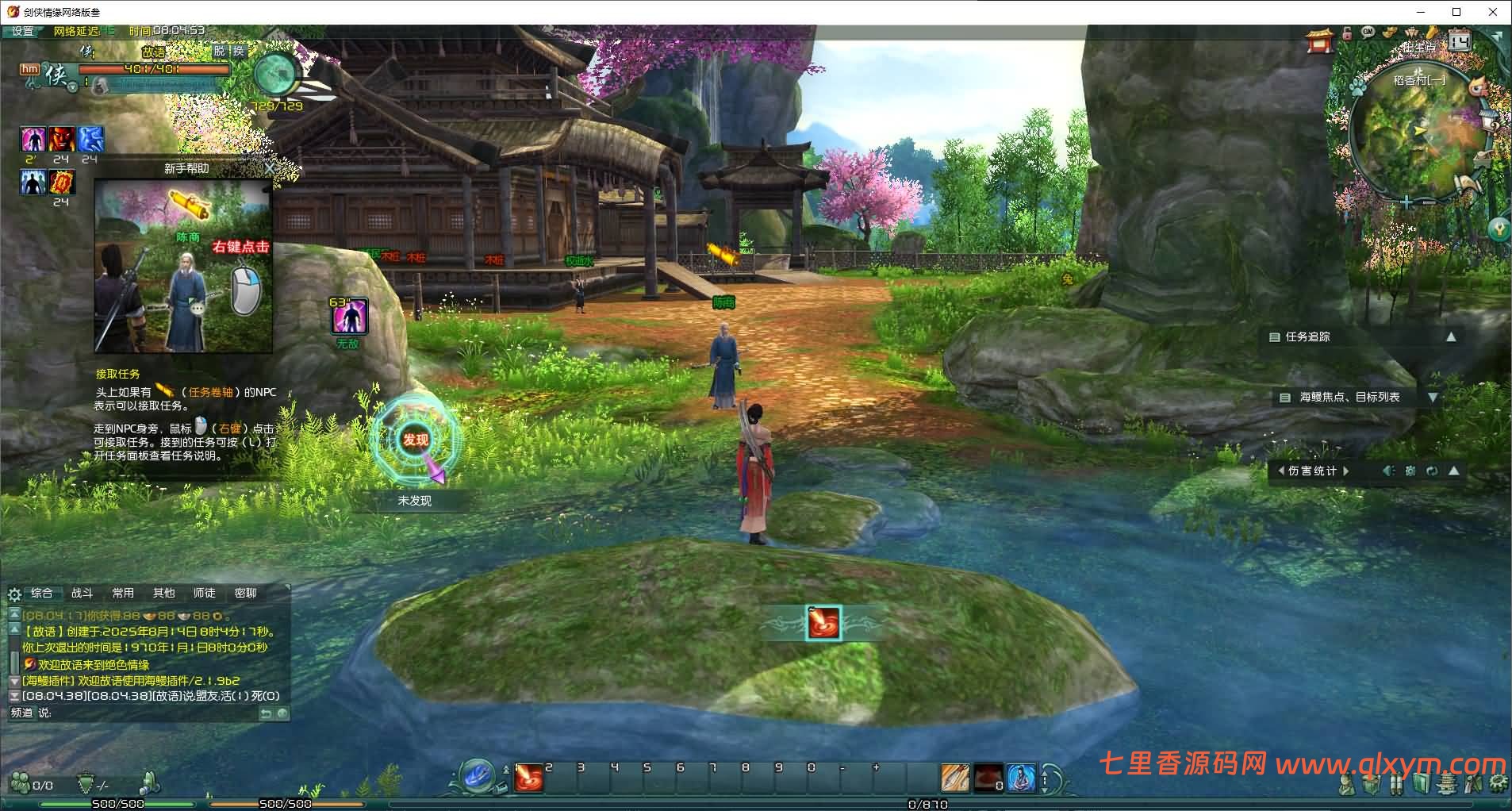1512x811 pixels.
Task: Open the 设置 settings menu
Action: (23, 31)
